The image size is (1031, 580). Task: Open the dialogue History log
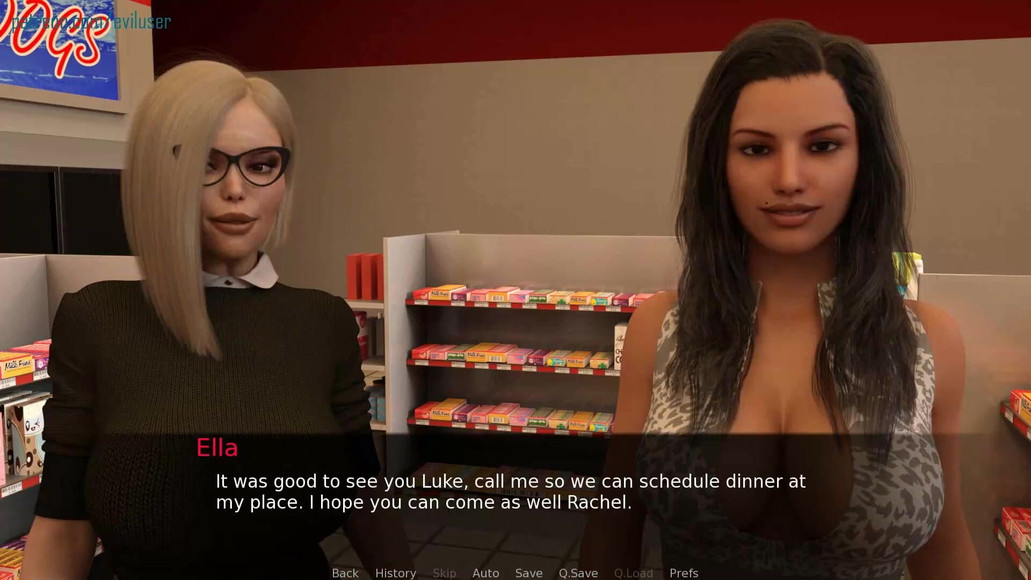(x=395, y=573)
